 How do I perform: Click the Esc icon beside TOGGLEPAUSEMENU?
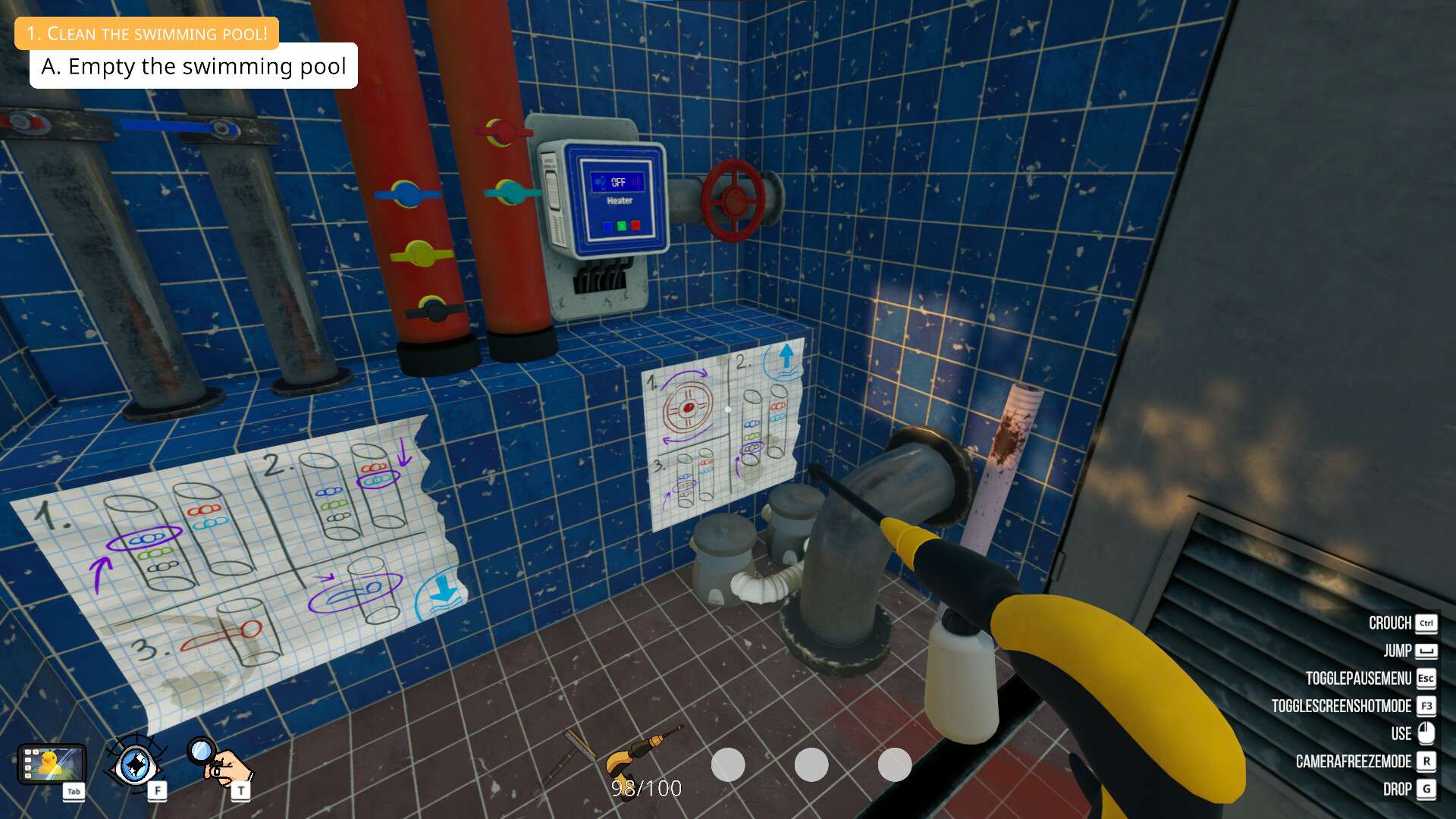[1426, 678]
